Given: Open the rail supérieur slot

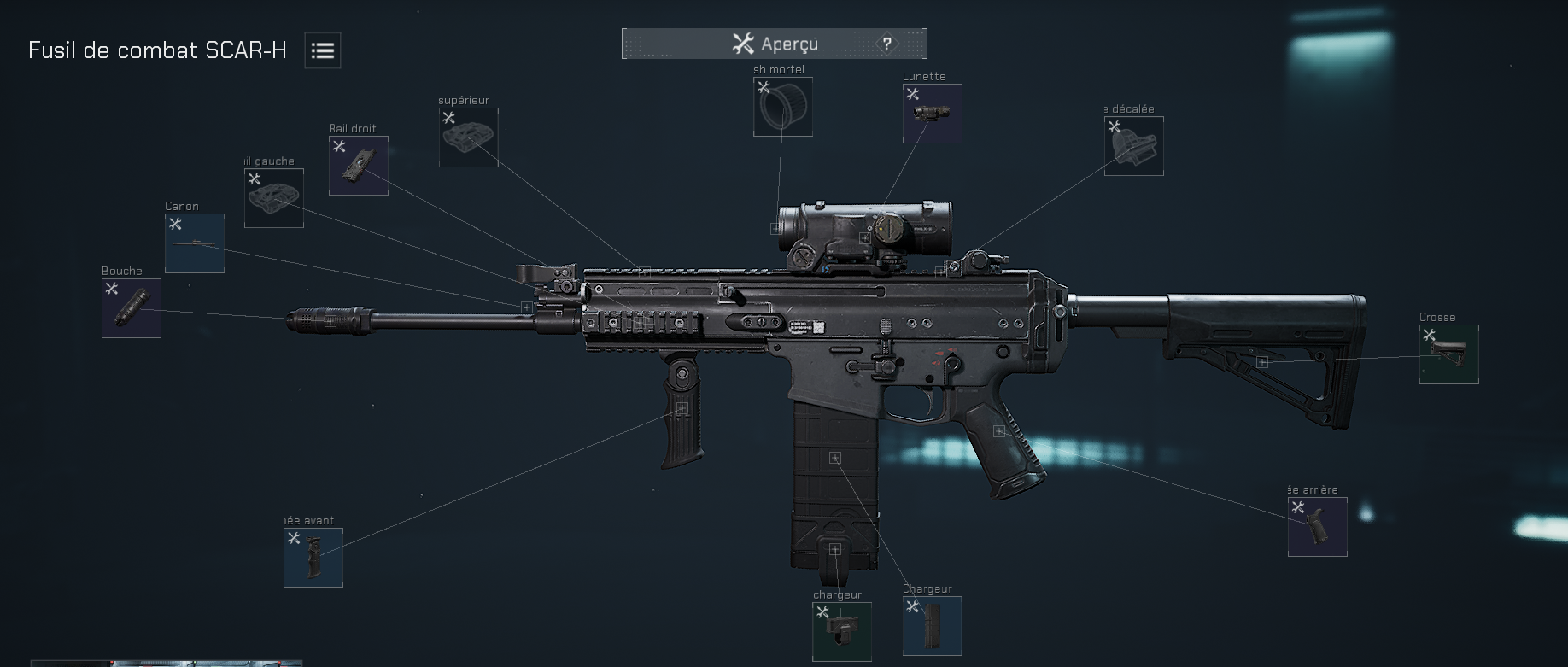Looking at the screenshot, I should pyautogui.click(x=468, y=139).
